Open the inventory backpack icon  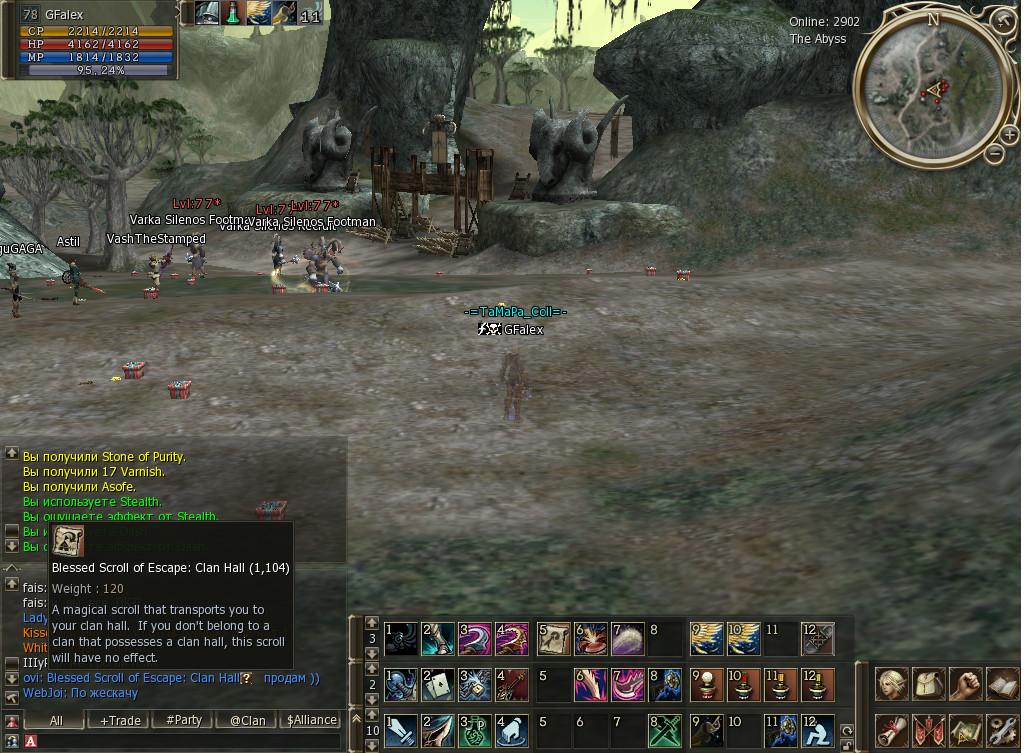(928, 685)
